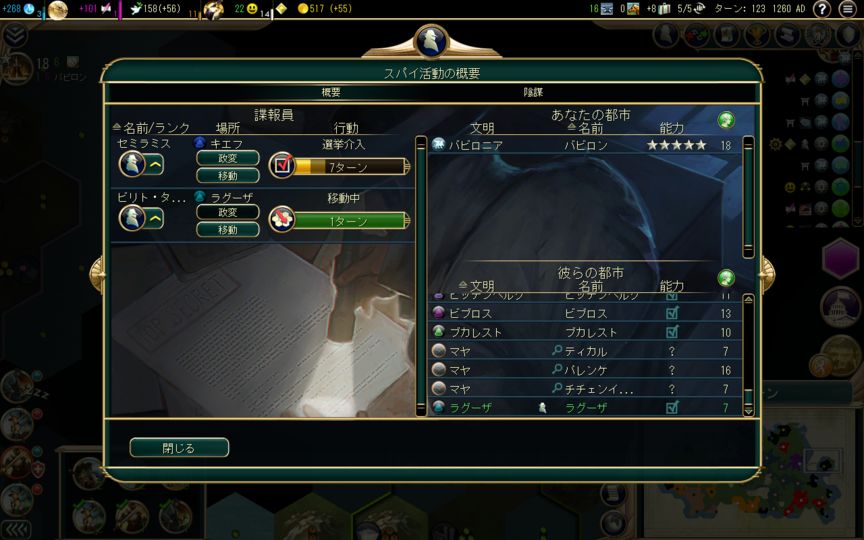Open the game menu icon at top-right corner
This screenshot has width=864, height=540.
(850, 9)
